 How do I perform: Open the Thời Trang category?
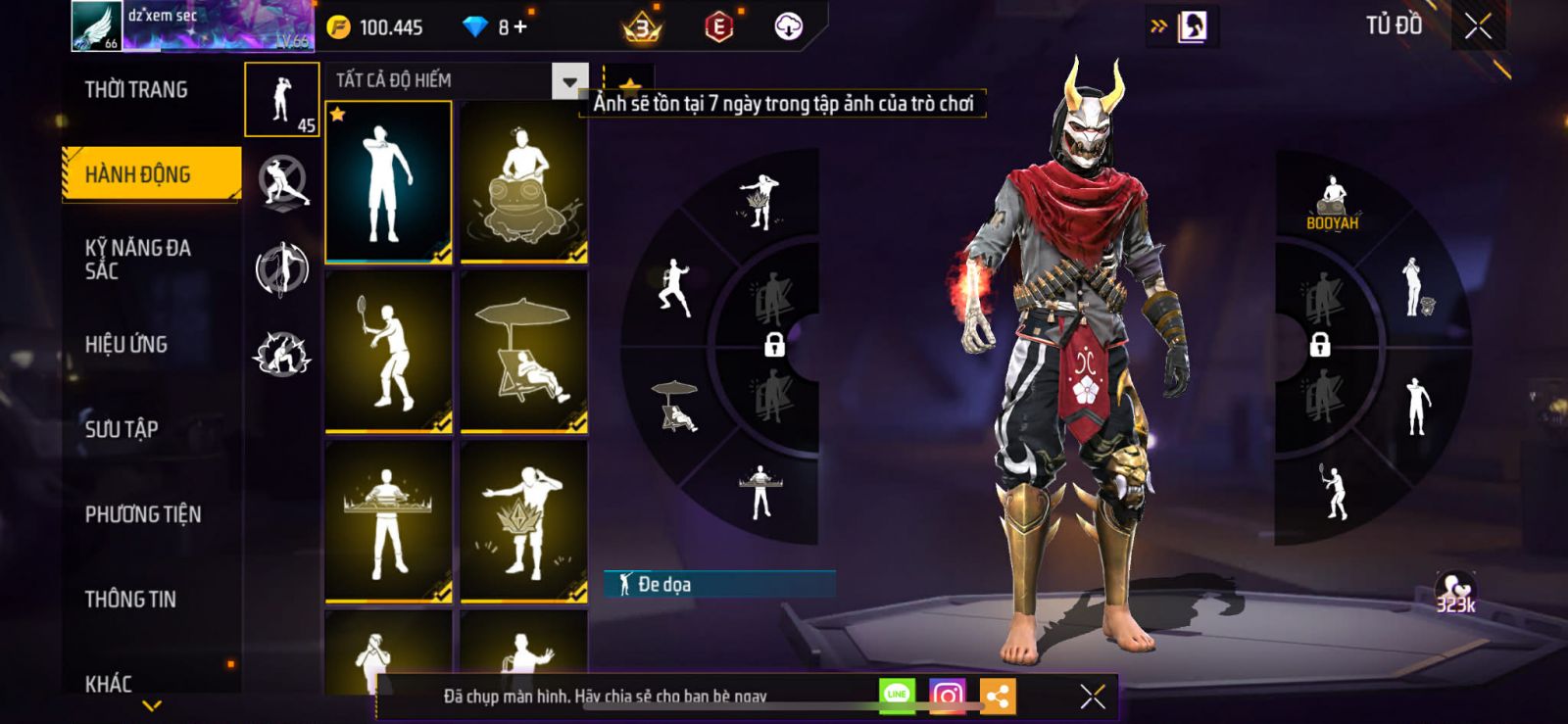(136, 90)
